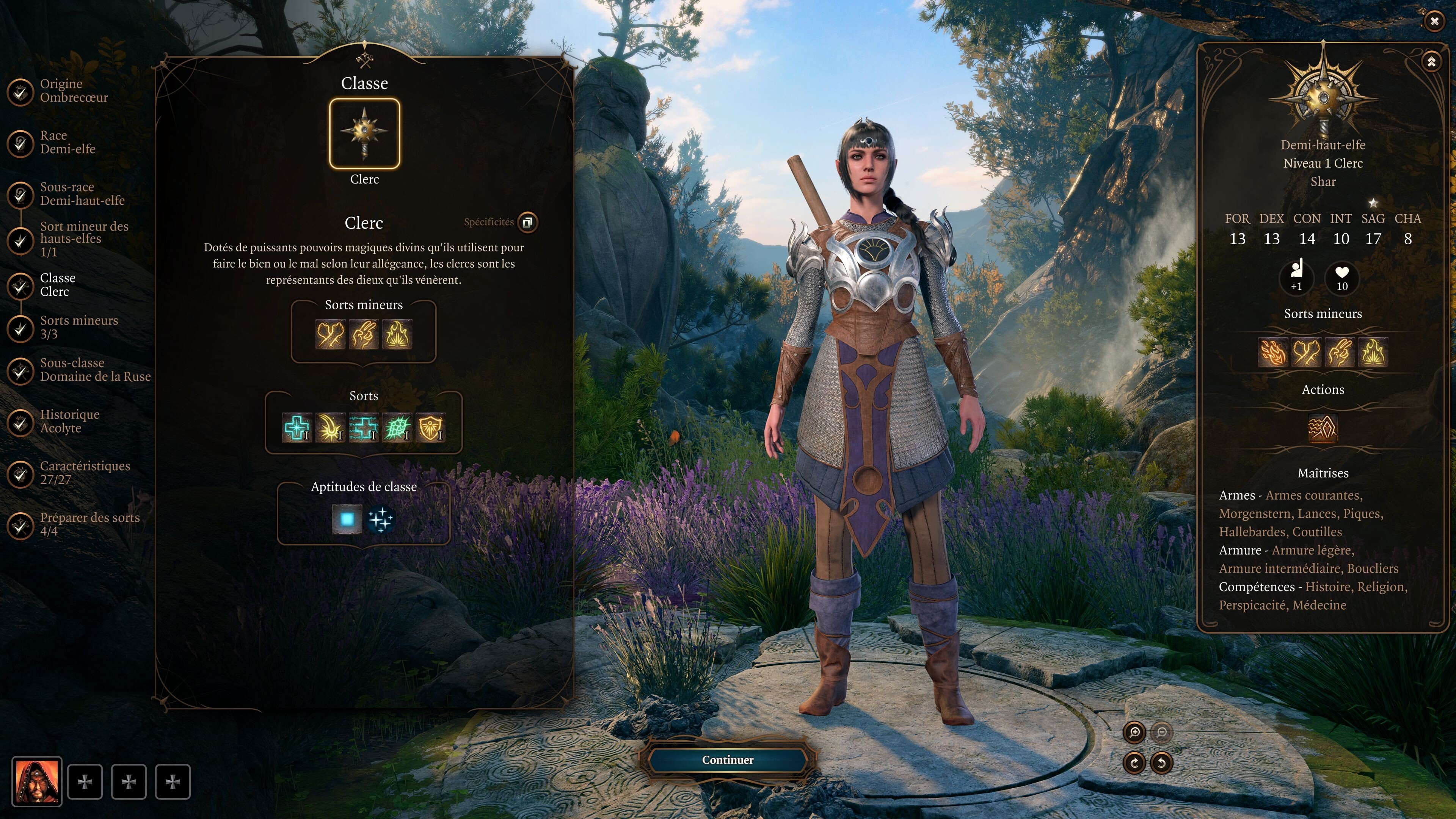Zoom out the character view
The width and height of the screenshot is (1456, 819).
pyautogui.click(x=1161, y=733)
